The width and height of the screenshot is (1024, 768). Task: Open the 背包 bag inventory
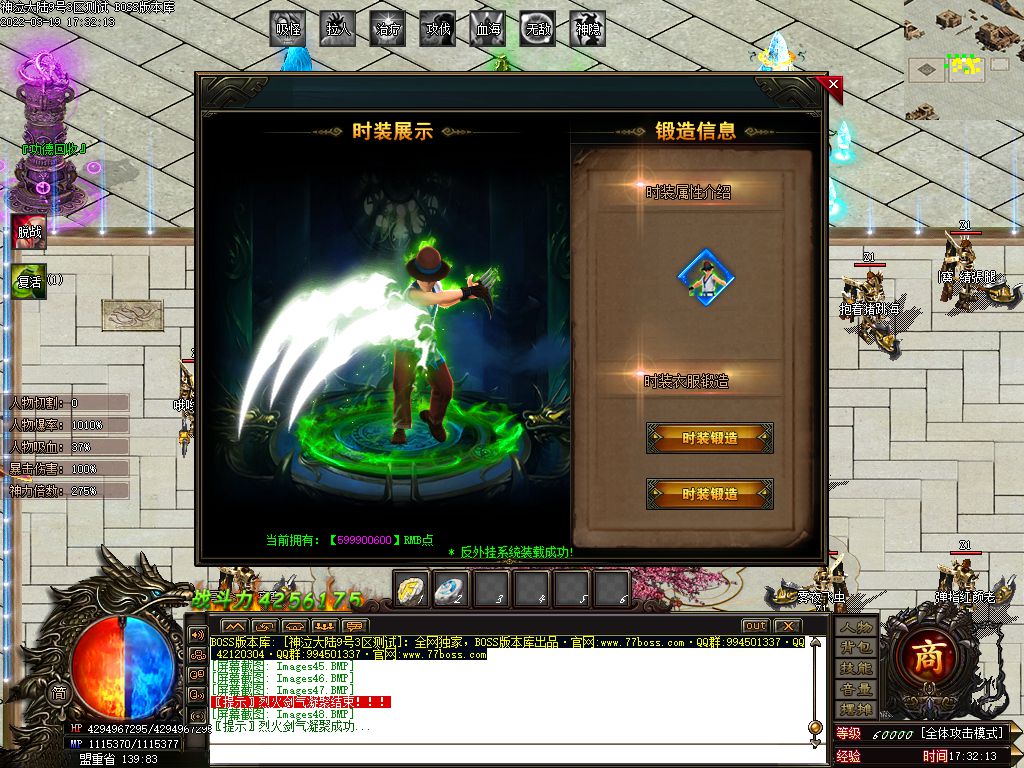pos(856,648)
